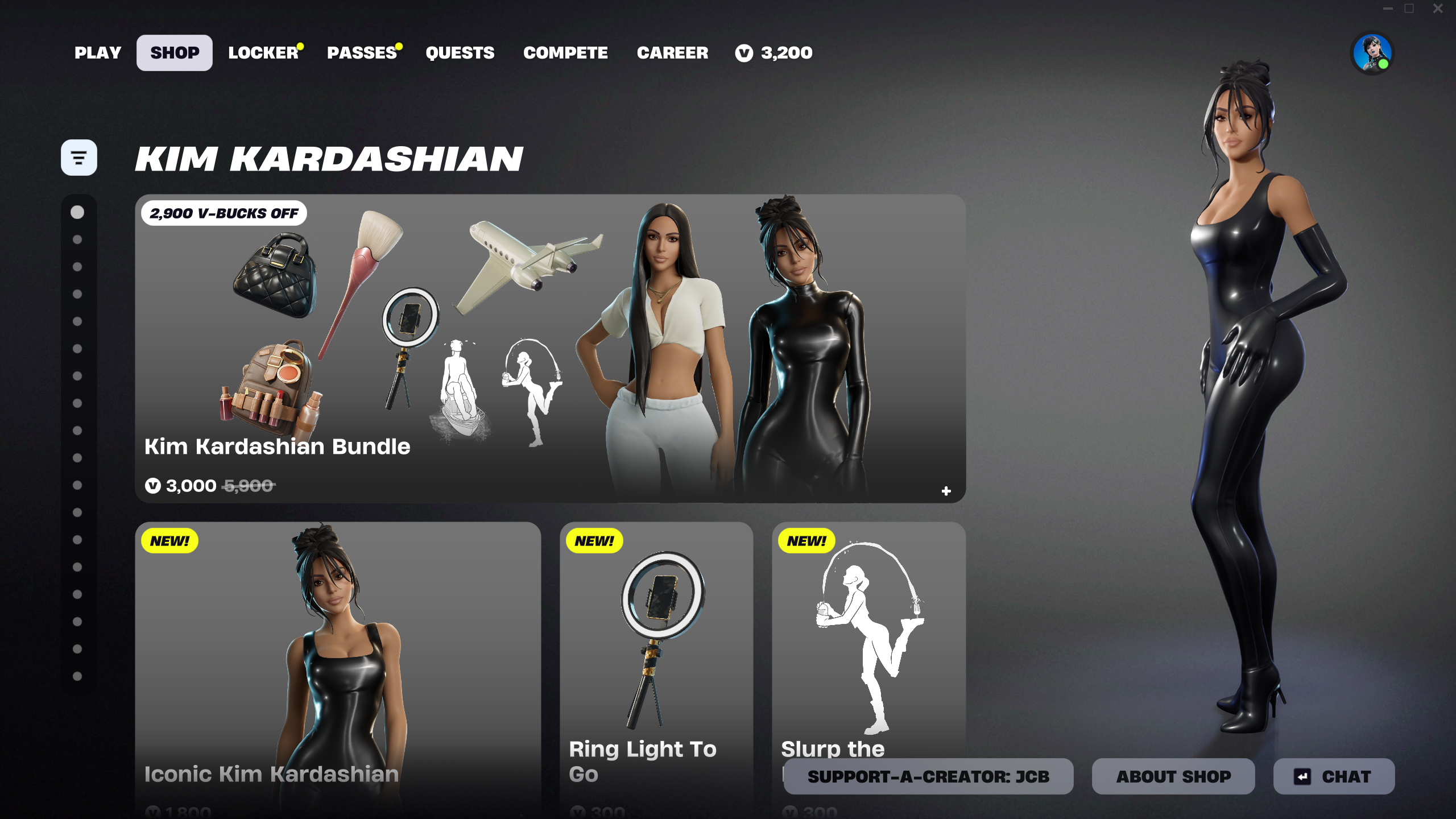Minimize the game window
This screenshot has height=819, width=1456.
point(1388,9)
